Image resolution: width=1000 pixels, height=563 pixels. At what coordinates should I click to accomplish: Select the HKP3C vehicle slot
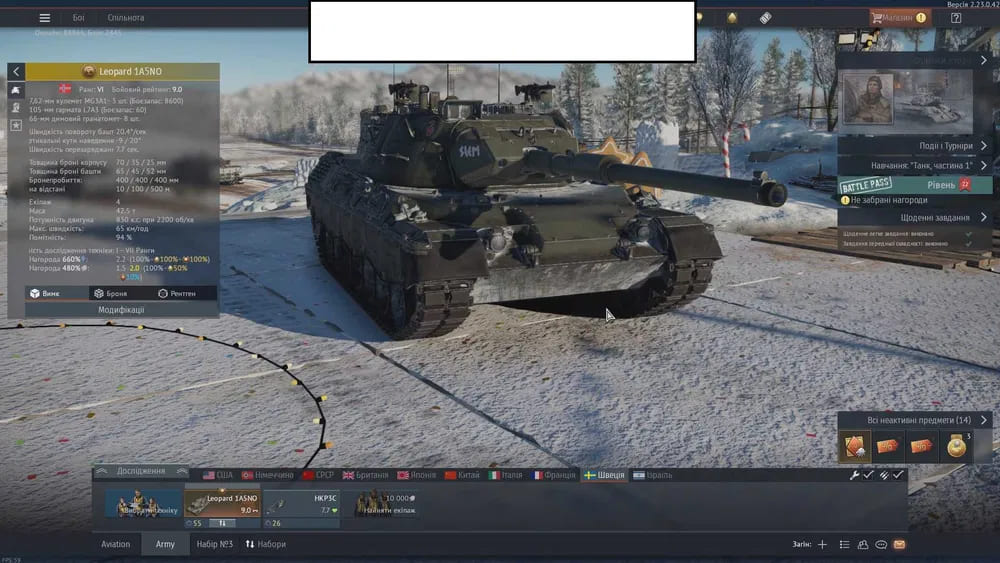[x=301, y=503]
